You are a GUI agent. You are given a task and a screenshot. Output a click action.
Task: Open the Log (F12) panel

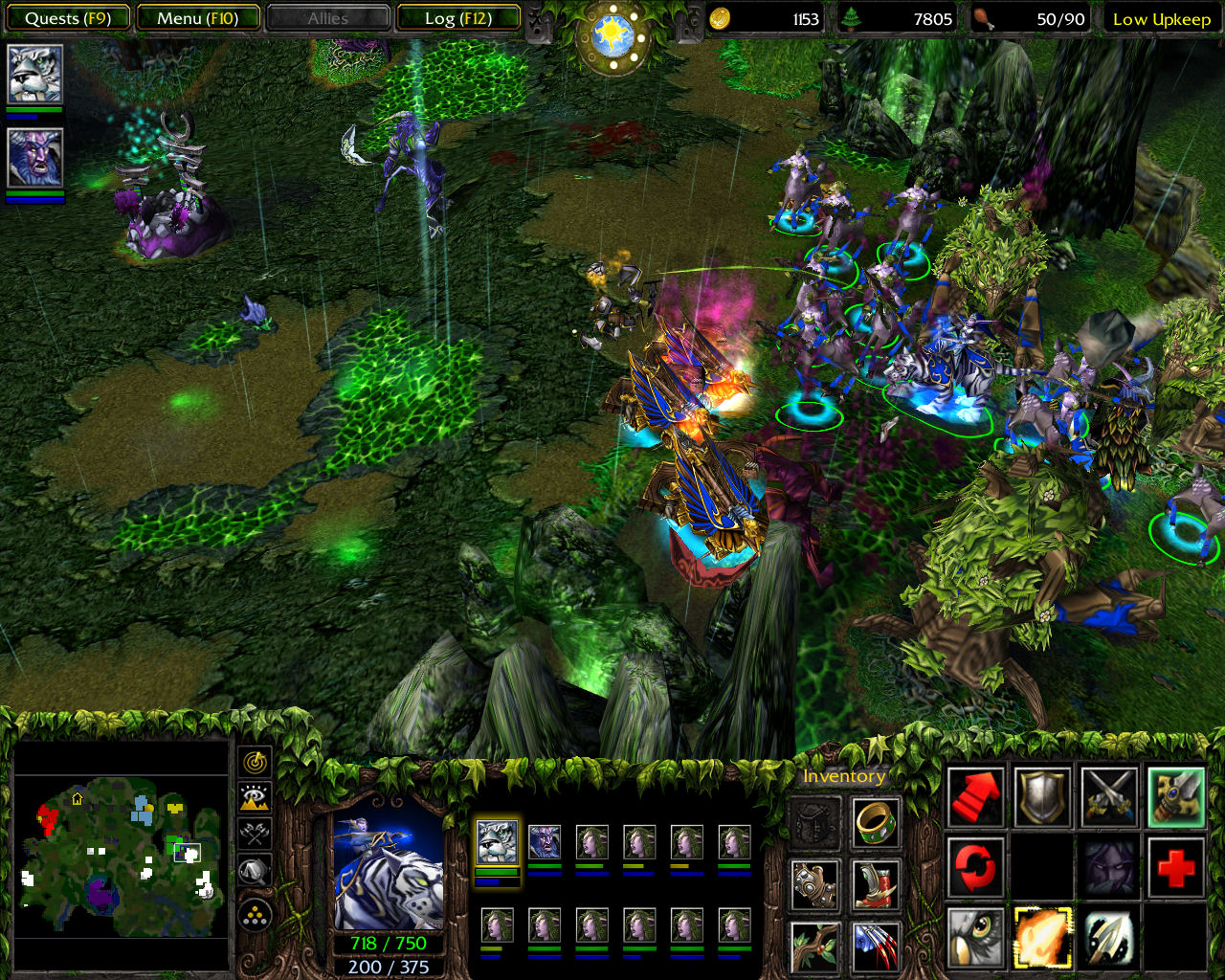click(x=457, y=18)
